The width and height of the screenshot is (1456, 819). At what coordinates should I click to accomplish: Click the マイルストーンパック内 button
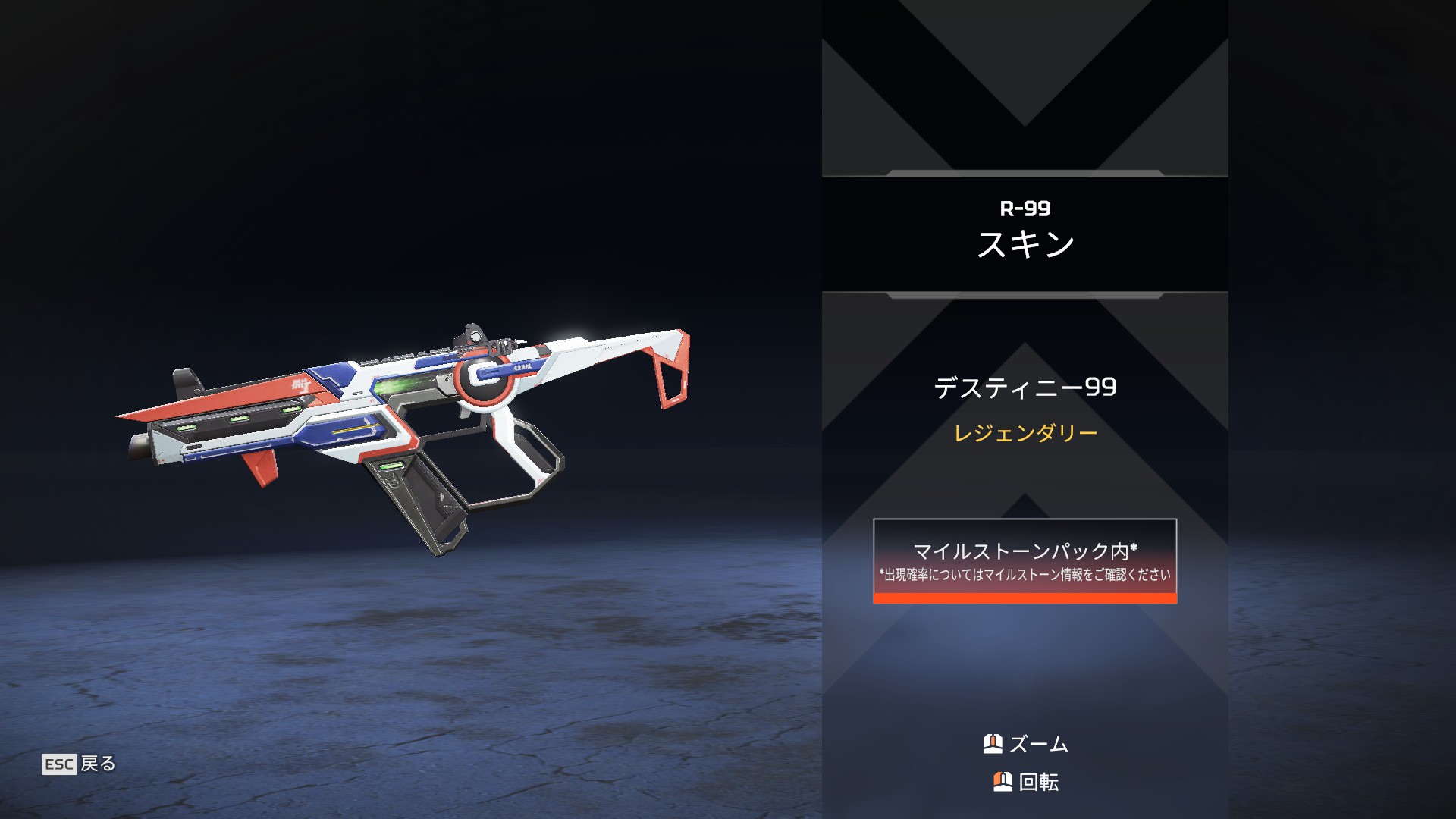tap(1025, 561)
